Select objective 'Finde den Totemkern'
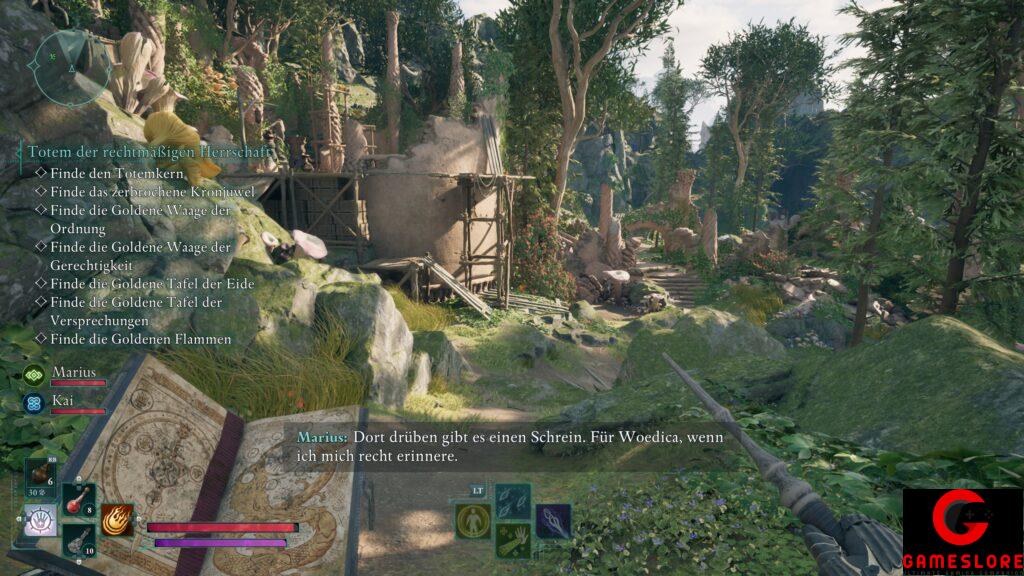The width and height of the screenshot is (1024, 576). pyautogui.click(x=104, y=172)
